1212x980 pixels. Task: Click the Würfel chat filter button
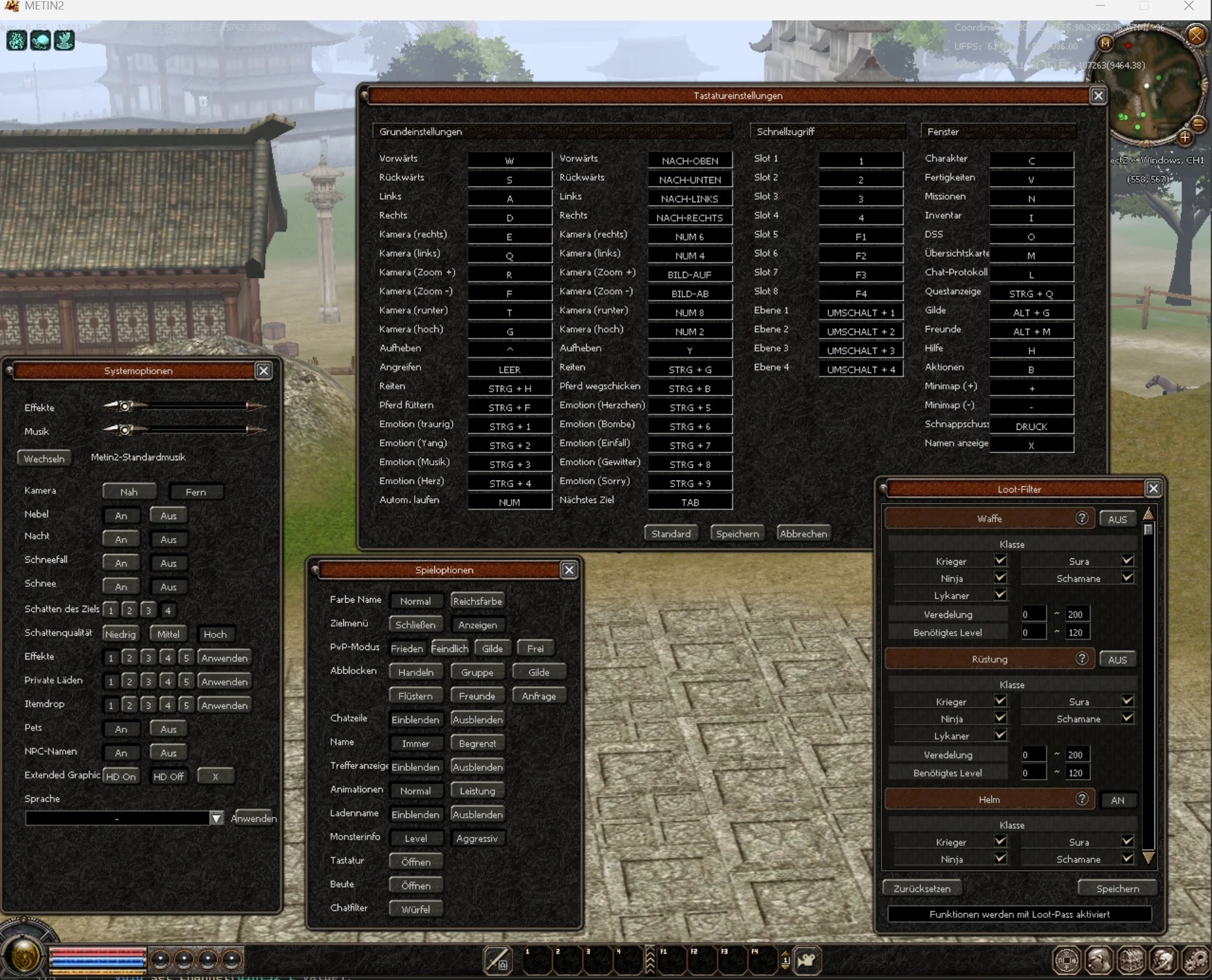point(415,909)
